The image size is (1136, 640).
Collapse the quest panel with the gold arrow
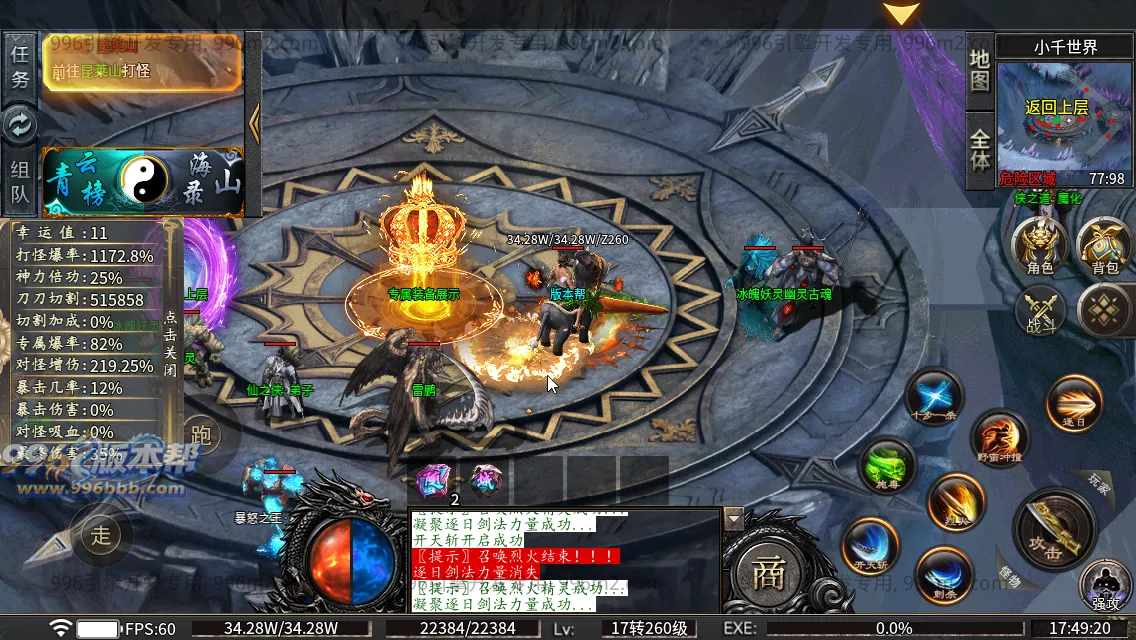click(254, 123)
